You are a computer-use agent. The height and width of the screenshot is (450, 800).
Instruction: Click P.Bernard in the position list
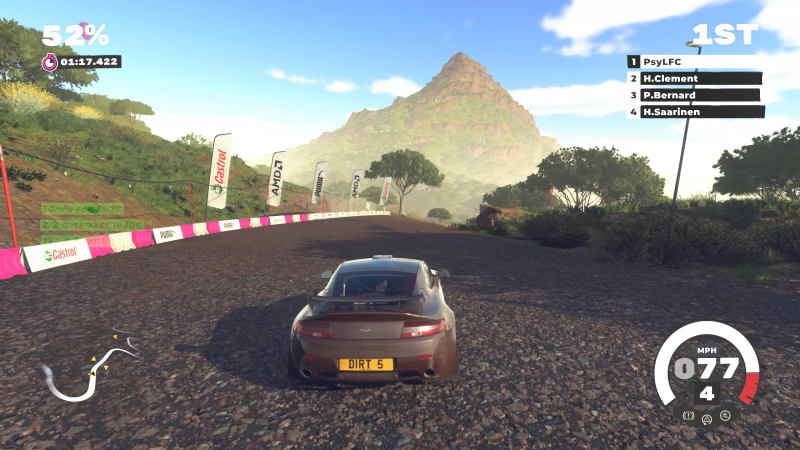tap(695, 95)
